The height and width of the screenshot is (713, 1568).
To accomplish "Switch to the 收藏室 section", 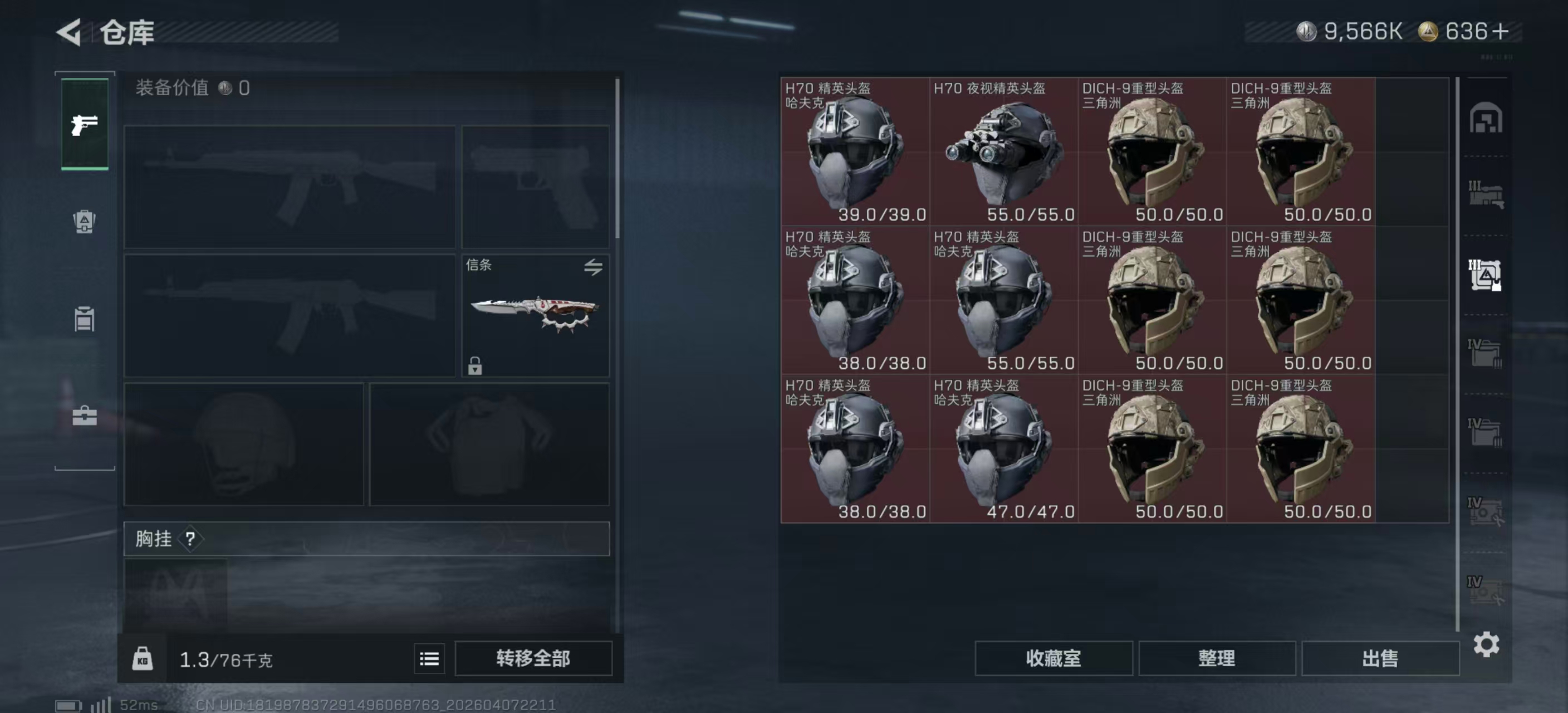I will tap(1055, 659).
